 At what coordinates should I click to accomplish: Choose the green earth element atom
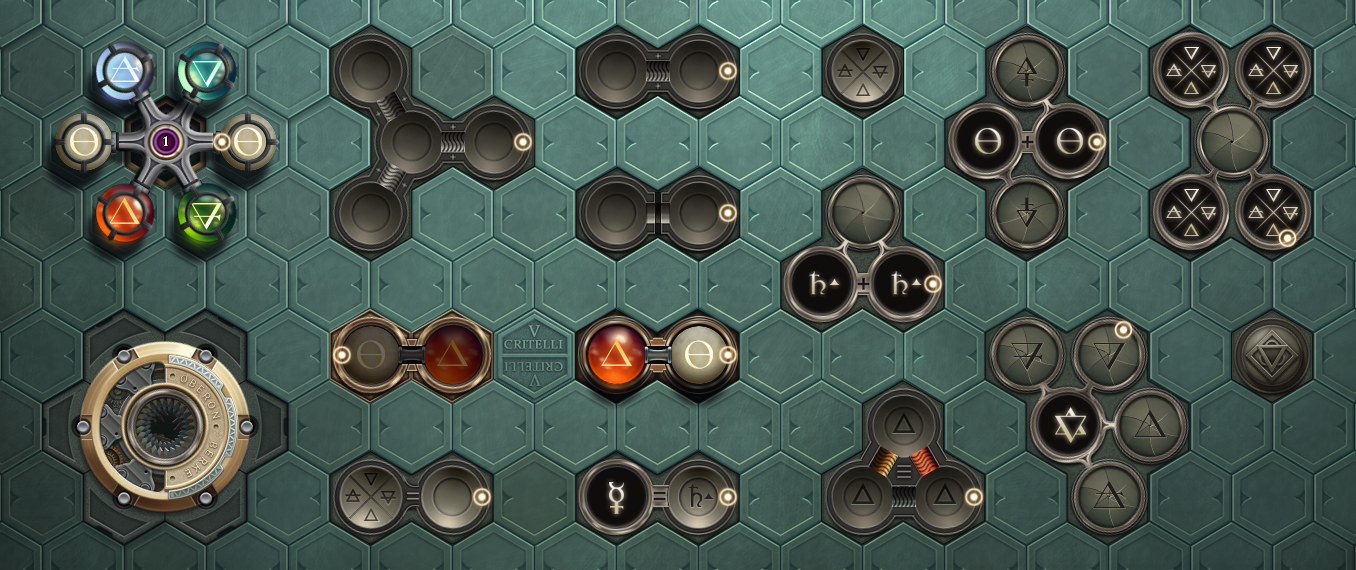point(206,213)
